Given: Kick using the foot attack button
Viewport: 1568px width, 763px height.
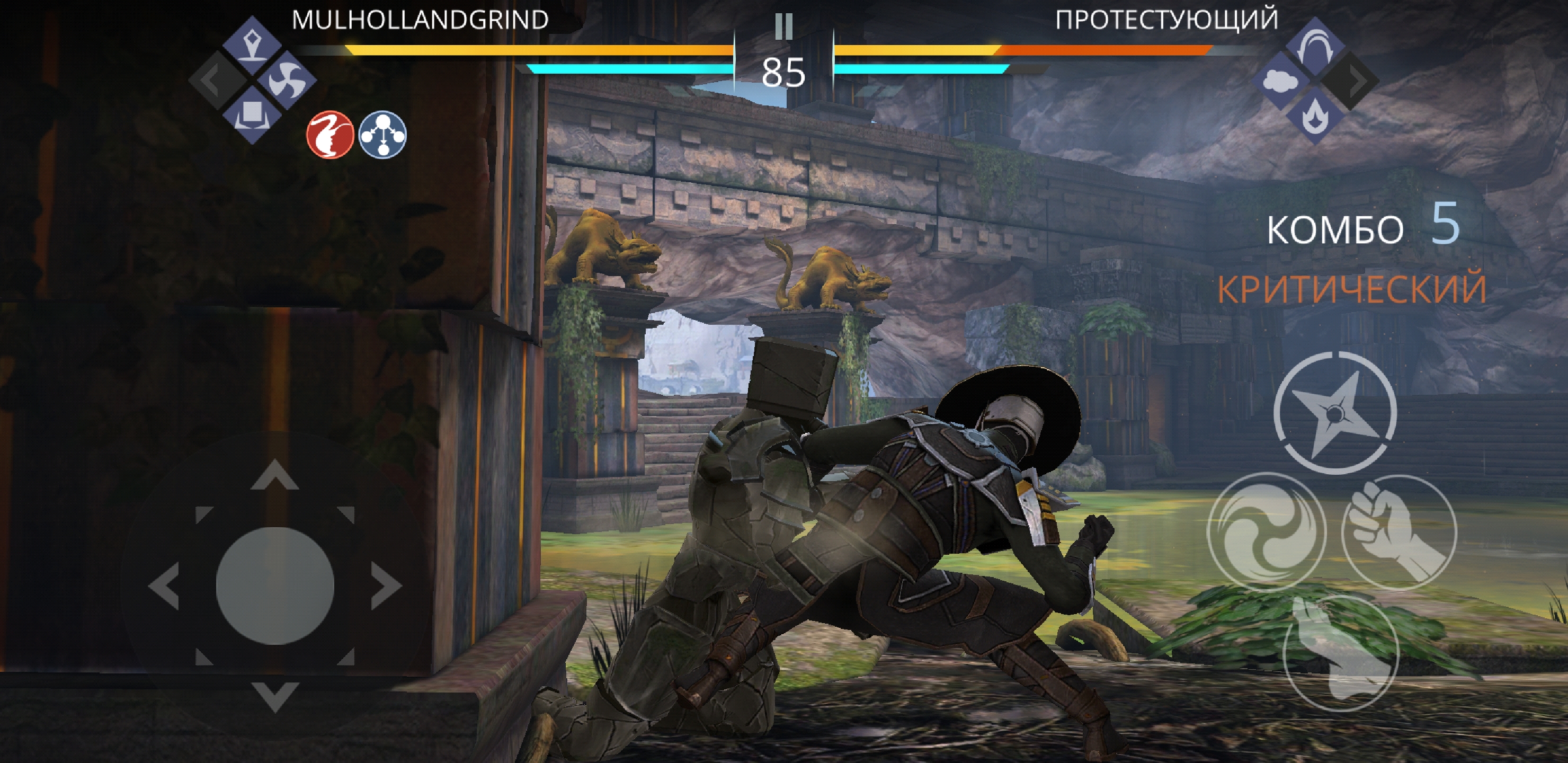Looking at the screenshot, I should [x=1340, y=653].
